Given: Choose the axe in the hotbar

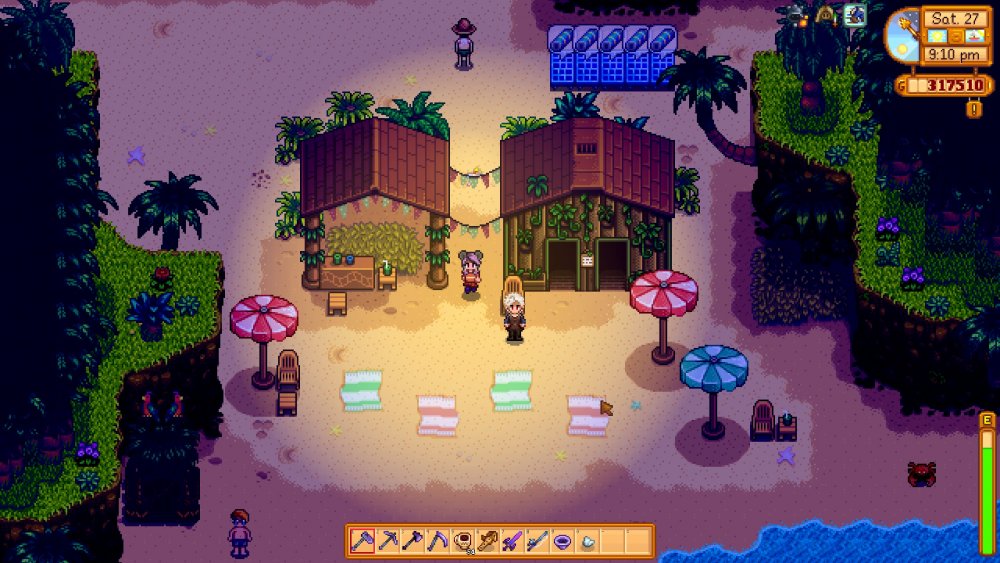Looking at the screenshot, I should (412, 541).
